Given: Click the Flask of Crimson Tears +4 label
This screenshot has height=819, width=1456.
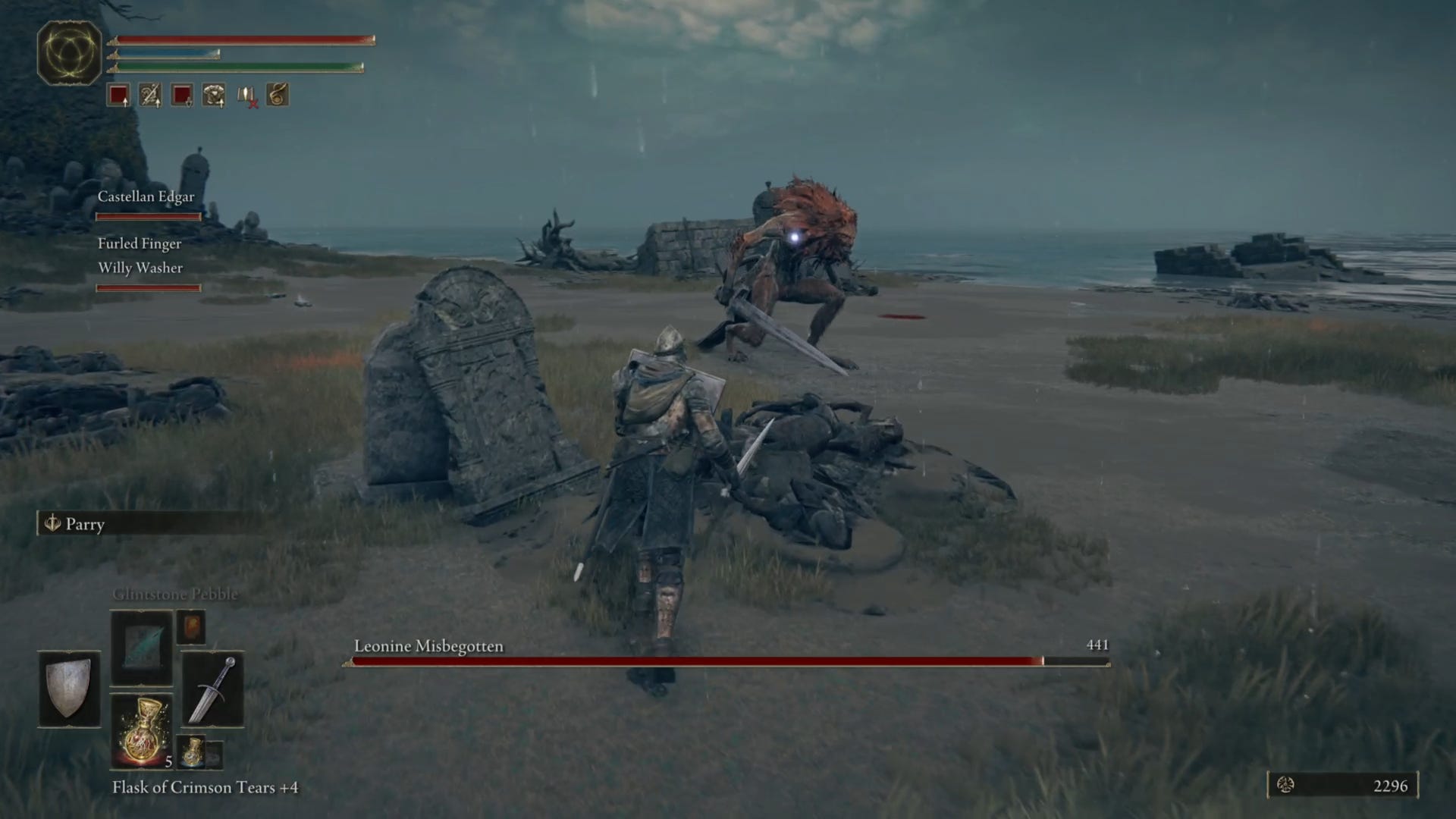Looking at the screenshot, I should click(206, 787).
